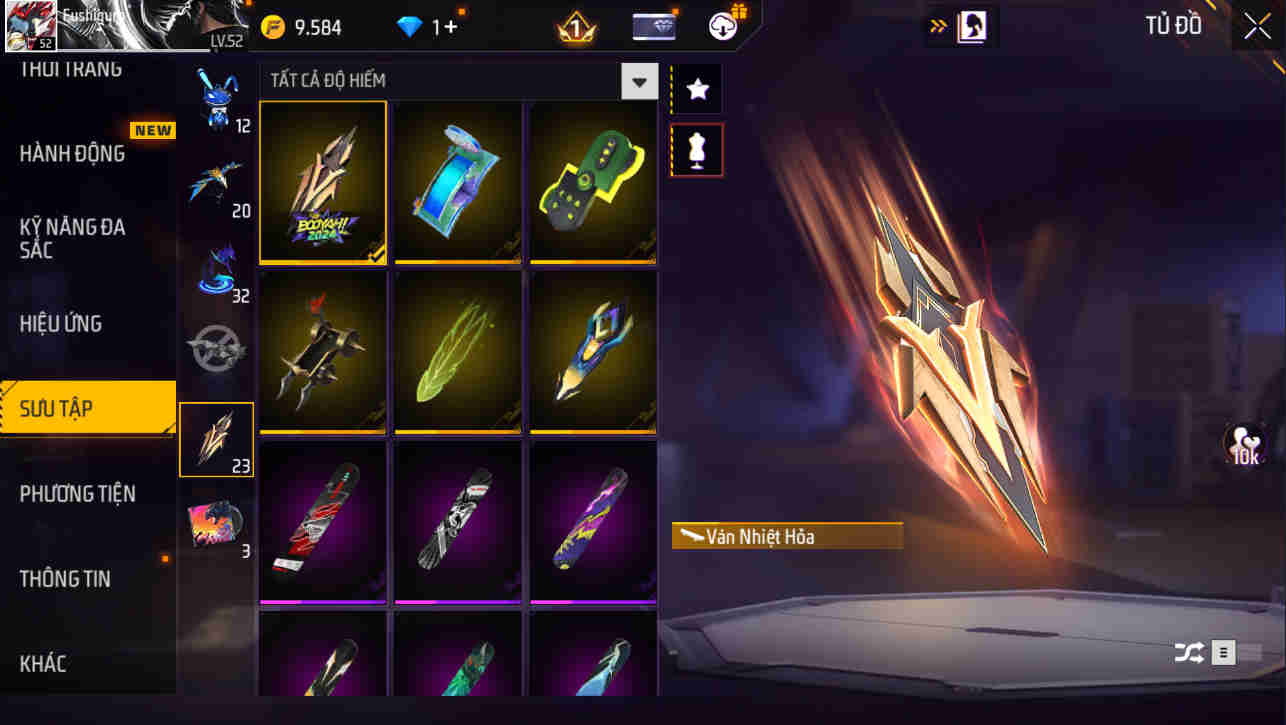Screen dimensions: 1286x725
Task: Switch on the mannequin preview toggle
Action: tap(696, 150)
